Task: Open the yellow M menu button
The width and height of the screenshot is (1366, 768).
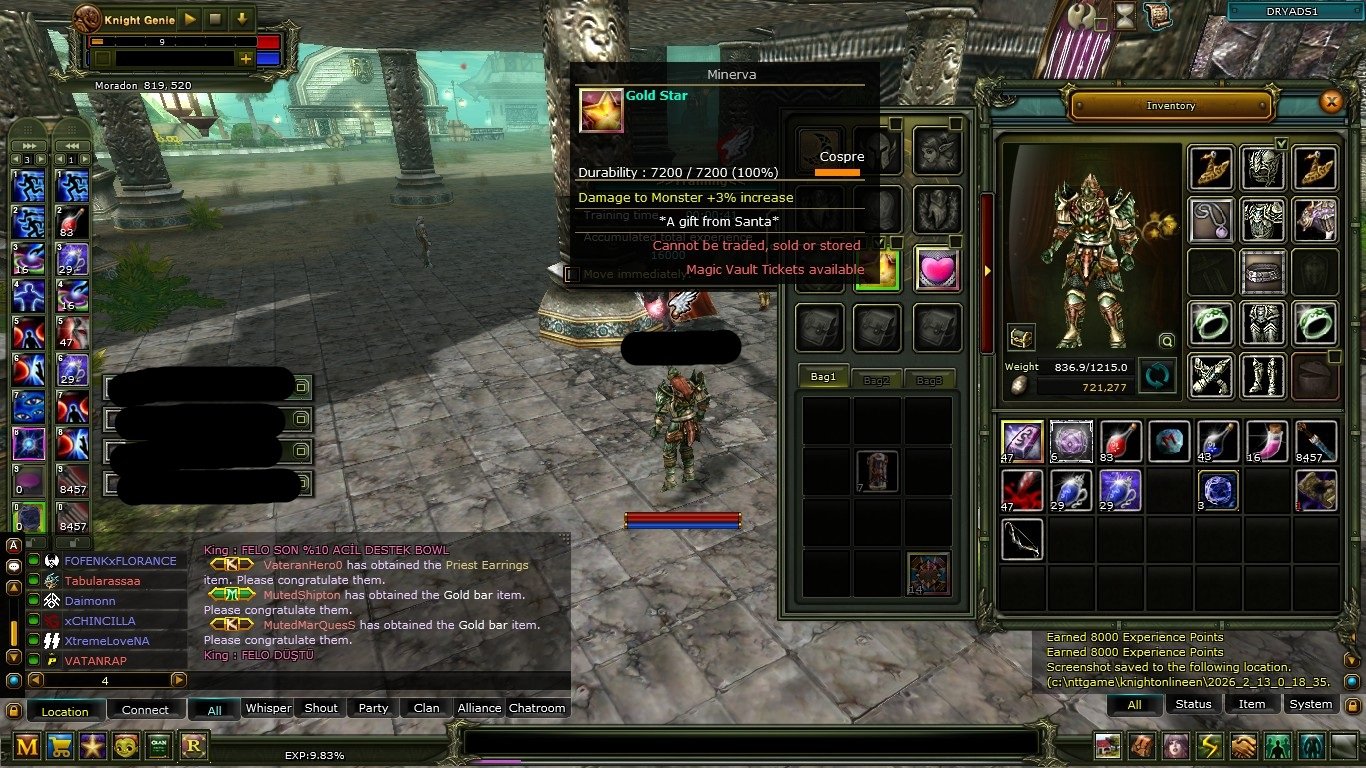Action: [x=27, y=745]
